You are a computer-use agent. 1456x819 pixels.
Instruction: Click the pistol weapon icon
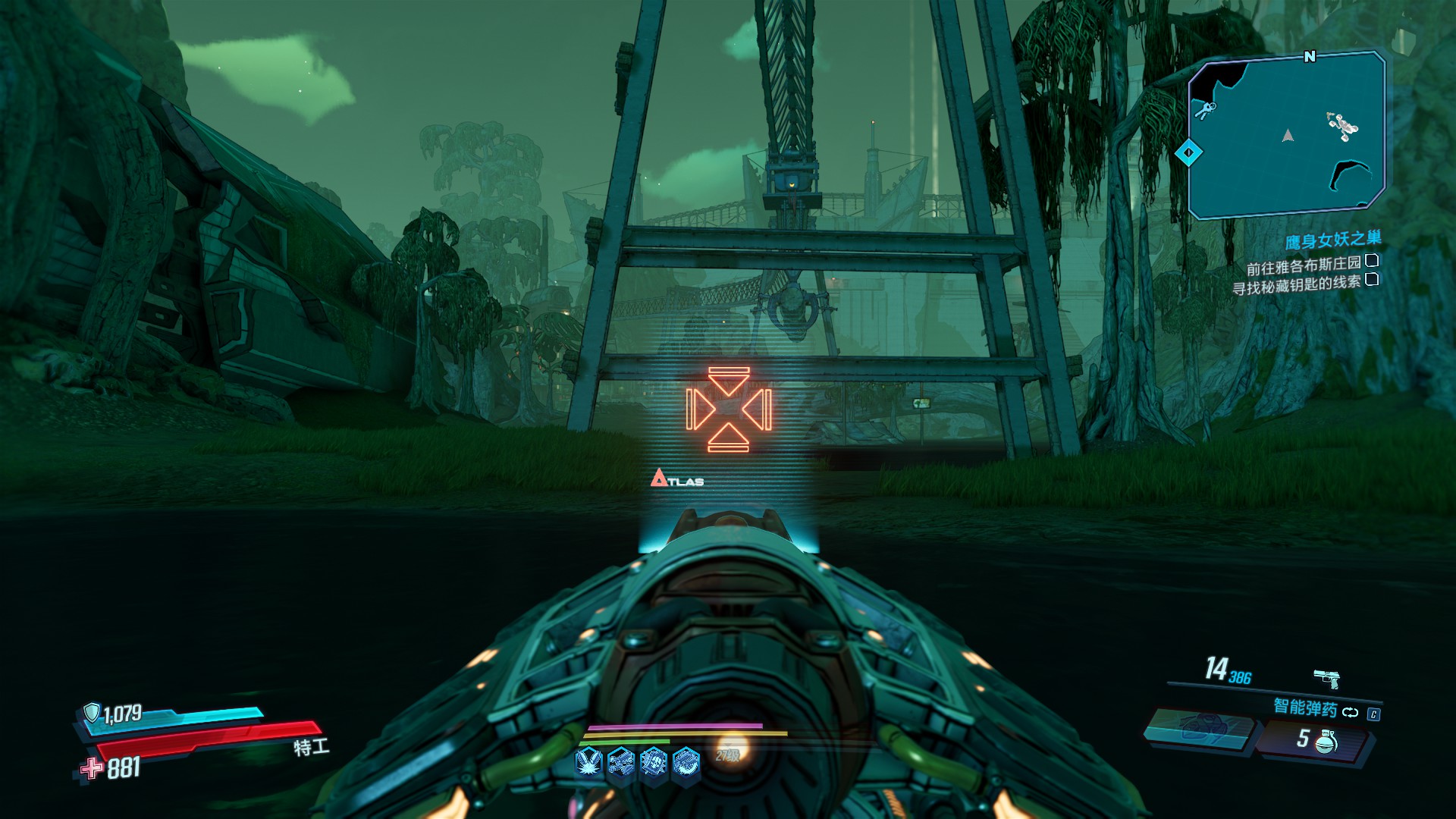click(1326, 676)
